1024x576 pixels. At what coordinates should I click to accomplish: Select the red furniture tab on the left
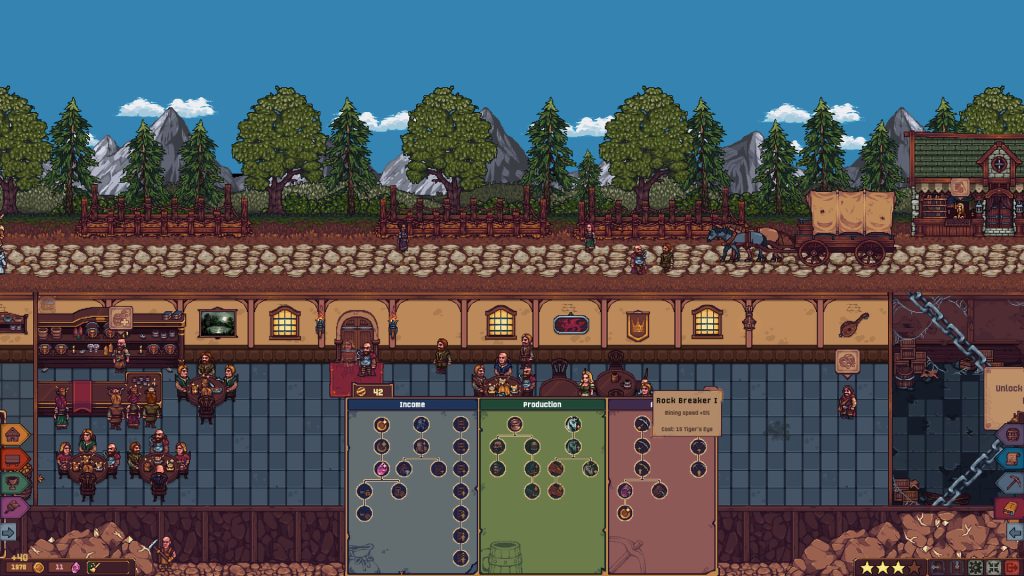pos(14,459)
